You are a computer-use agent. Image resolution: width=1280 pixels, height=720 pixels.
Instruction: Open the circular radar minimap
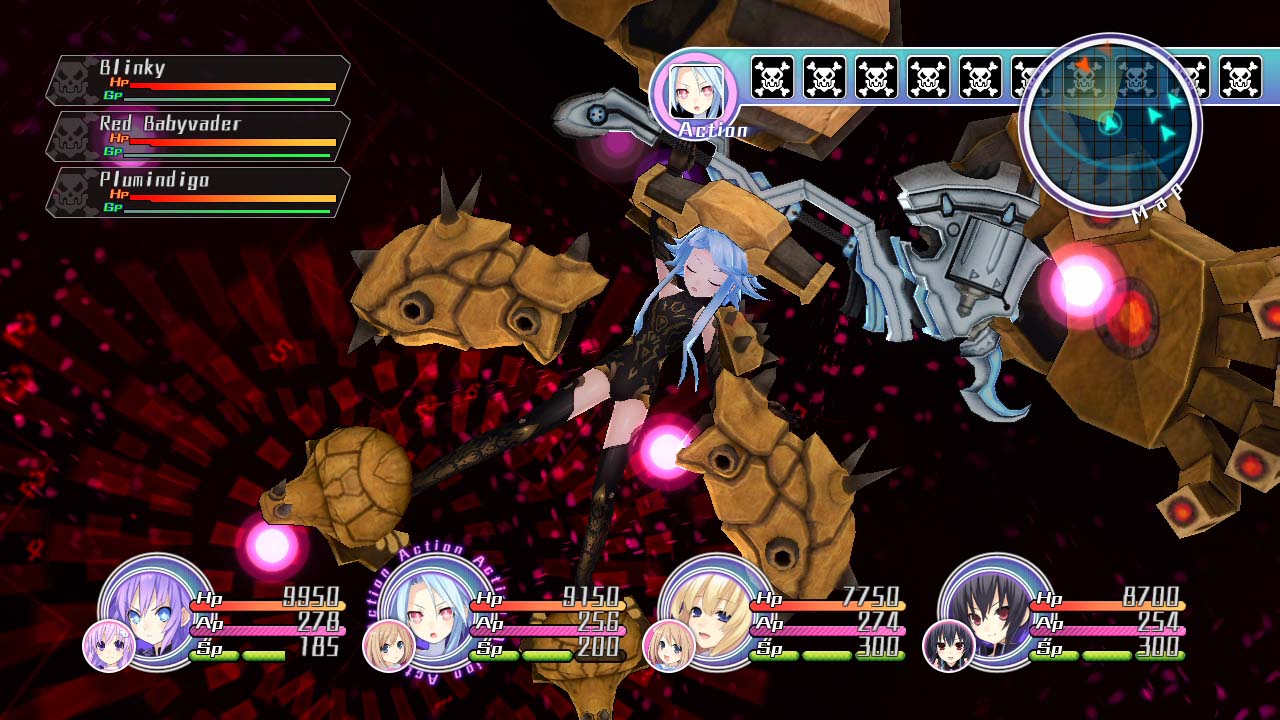1110,124
